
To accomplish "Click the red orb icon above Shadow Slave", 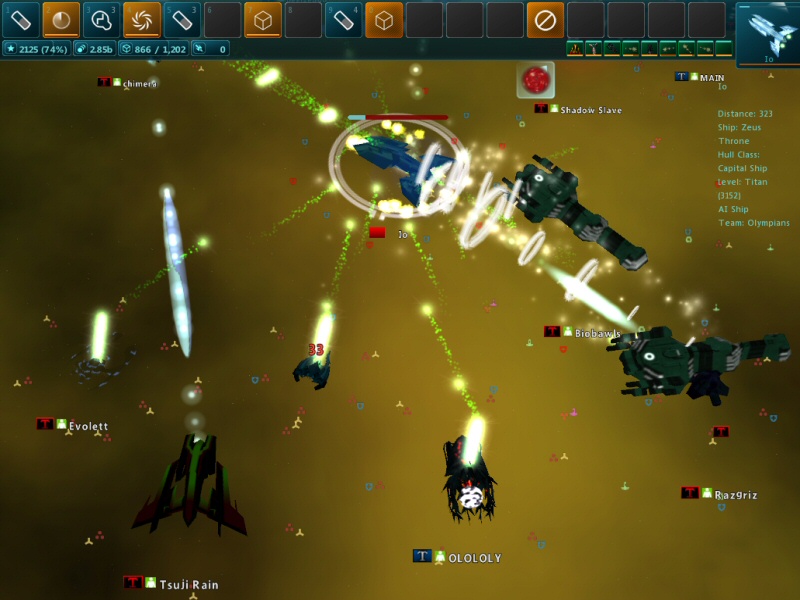I will (535, 80).
